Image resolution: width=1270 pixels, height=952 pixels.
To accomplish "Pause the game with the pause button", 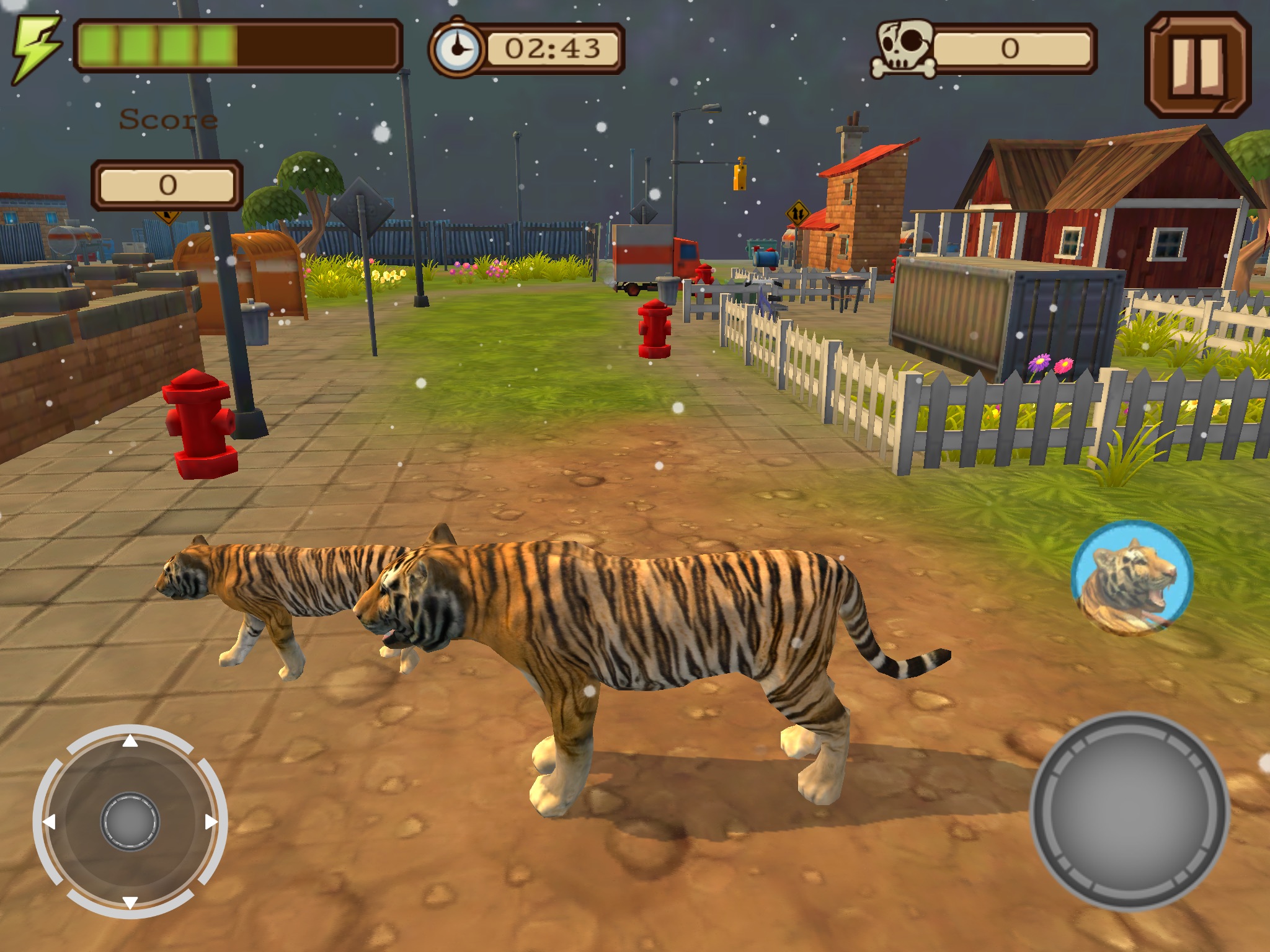I will click(x=1197, y=65).
